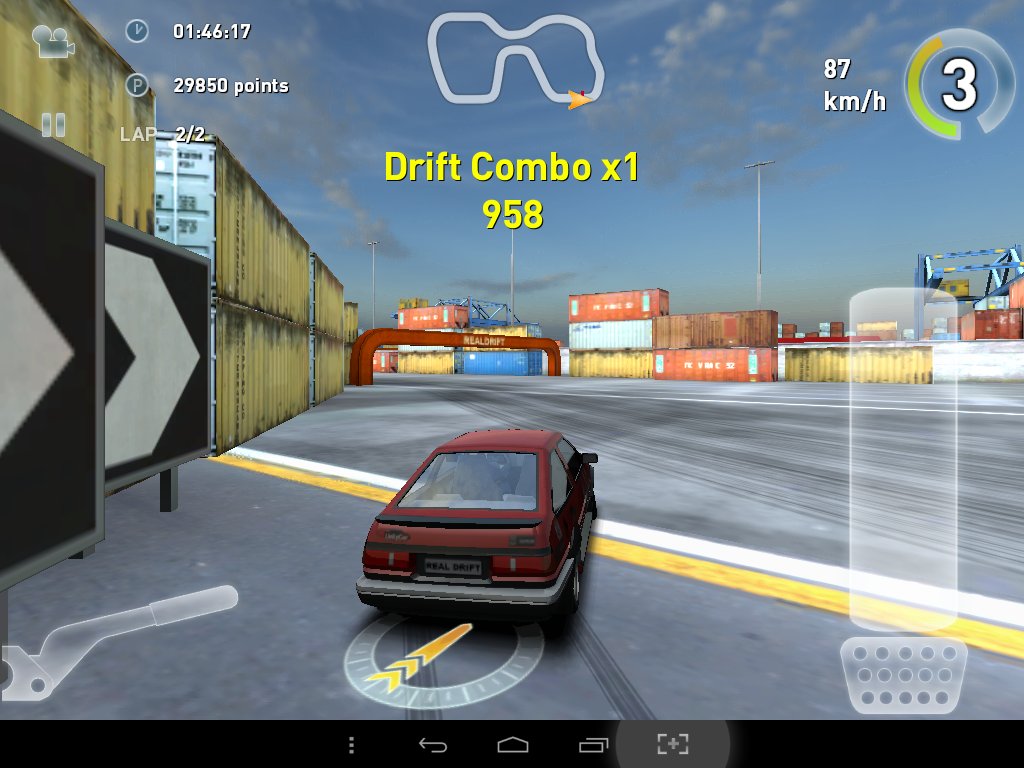Tap the screenshot capture icon
The height and width of the screenshot is (768, 1024).
point(673,744)
